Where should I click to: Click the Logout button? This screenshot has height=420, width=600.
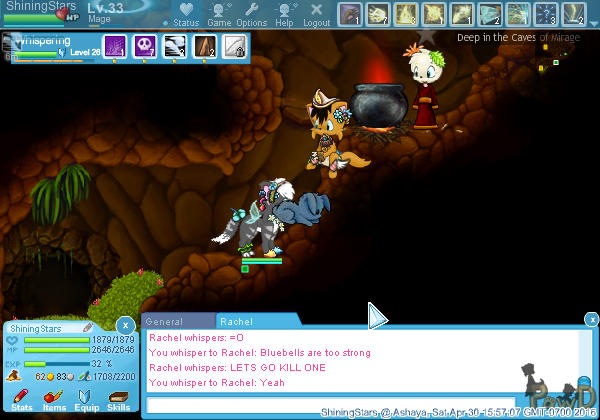316,14
